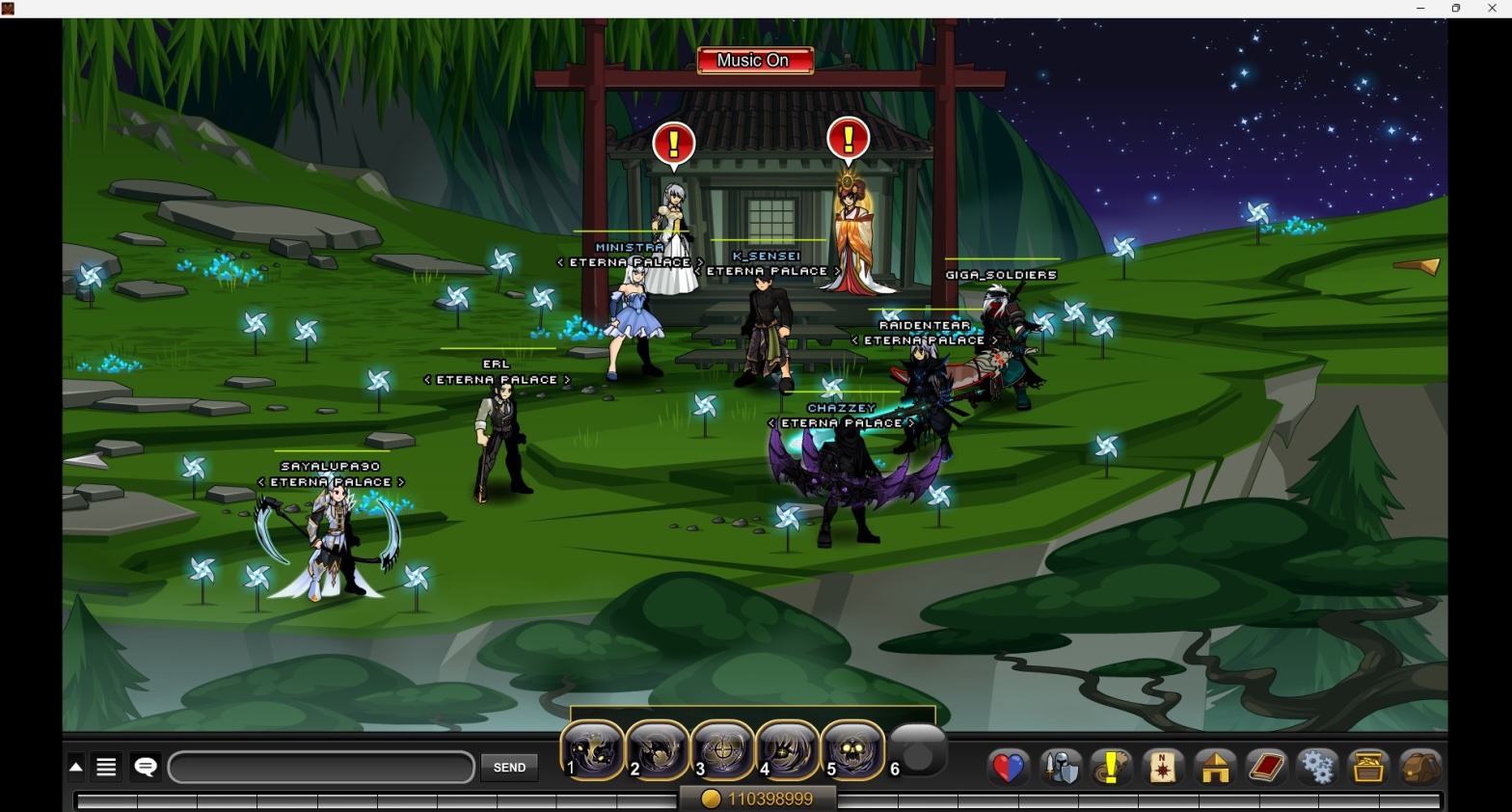Open the chat log lines icon
Viewport: 1512px width, 812px height.
pos(106,767)
